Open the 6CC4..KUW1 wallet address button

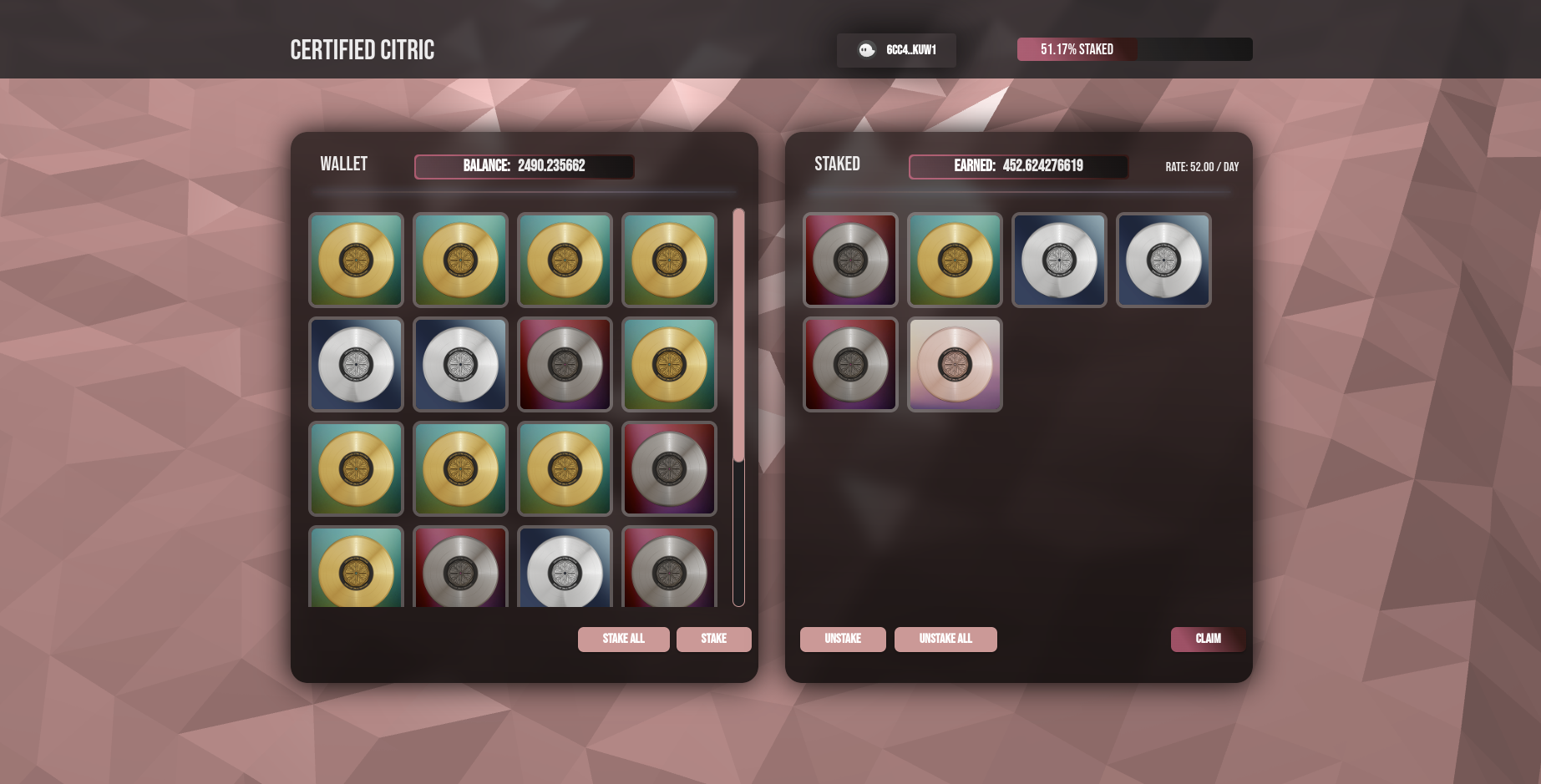[896, 50]
